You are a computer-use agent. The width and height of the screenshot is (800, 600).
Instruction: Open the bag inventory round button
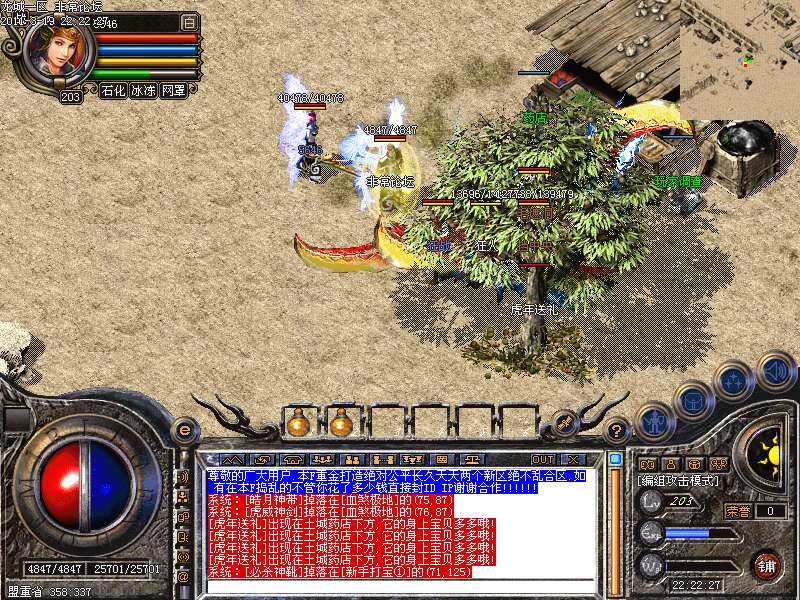click(x=692, y=400)
